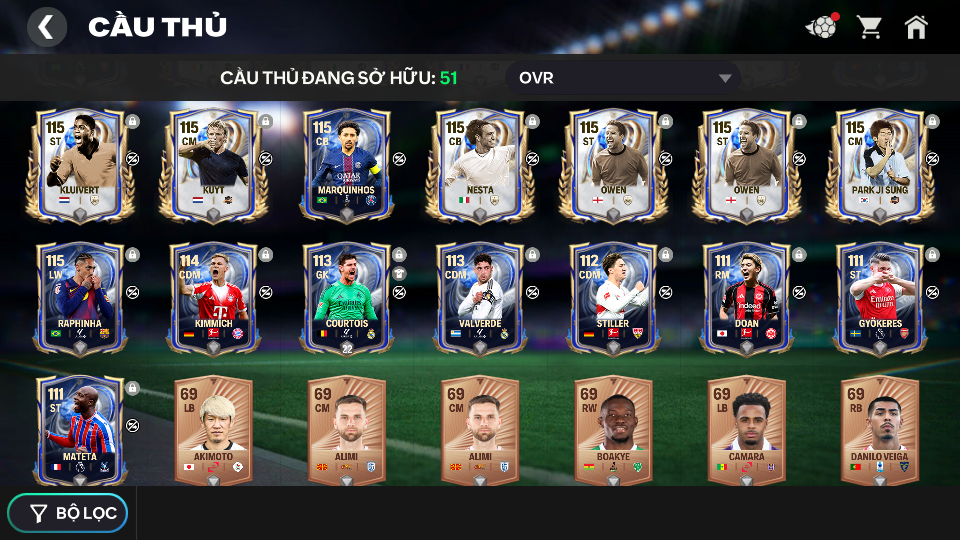Select the Kimmich 114 CDM card
This screenshot has height=540, width=960.
pyautogui.click(x=212, y=297)
